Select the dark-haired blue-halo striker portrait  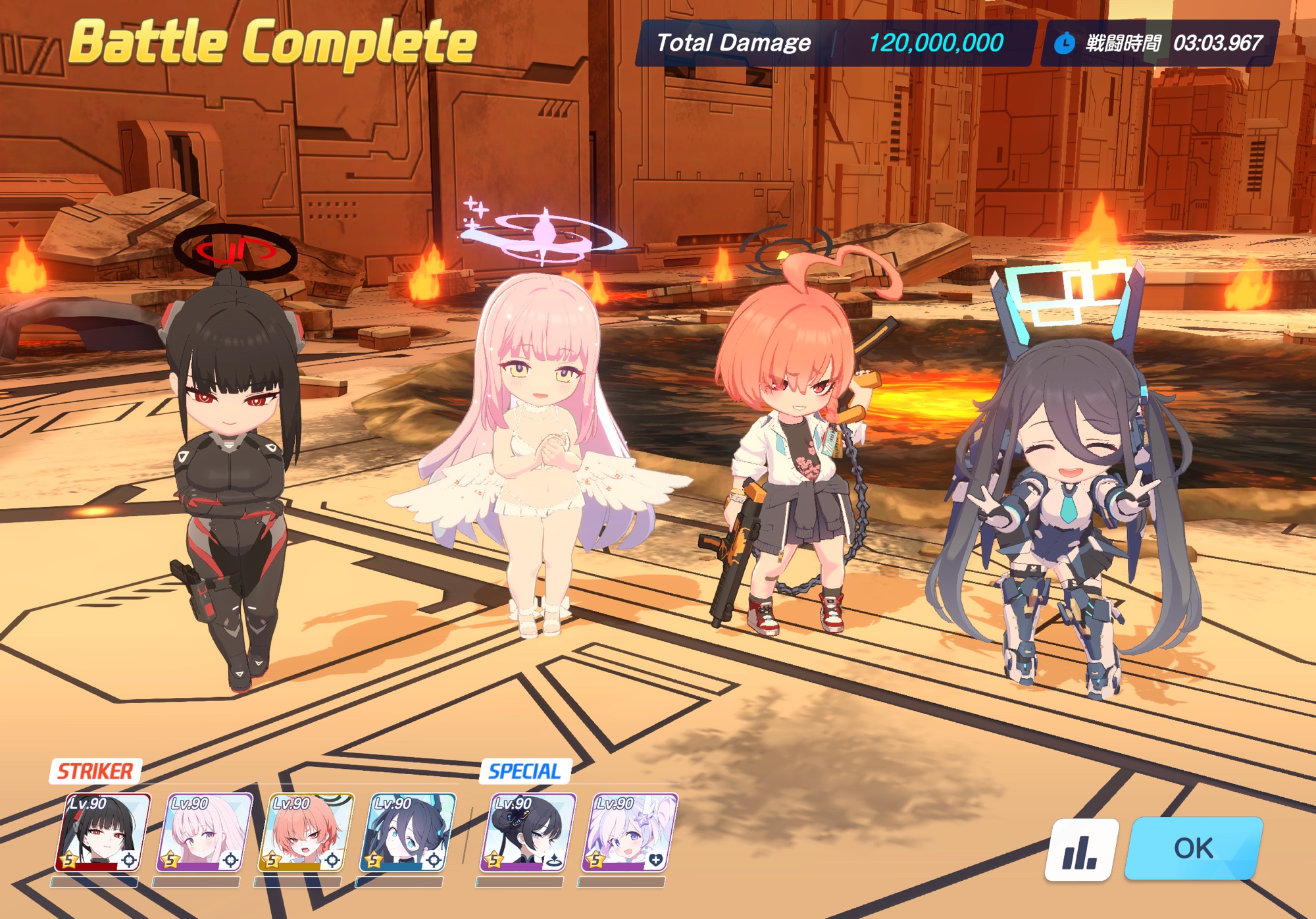coord(408,833)
